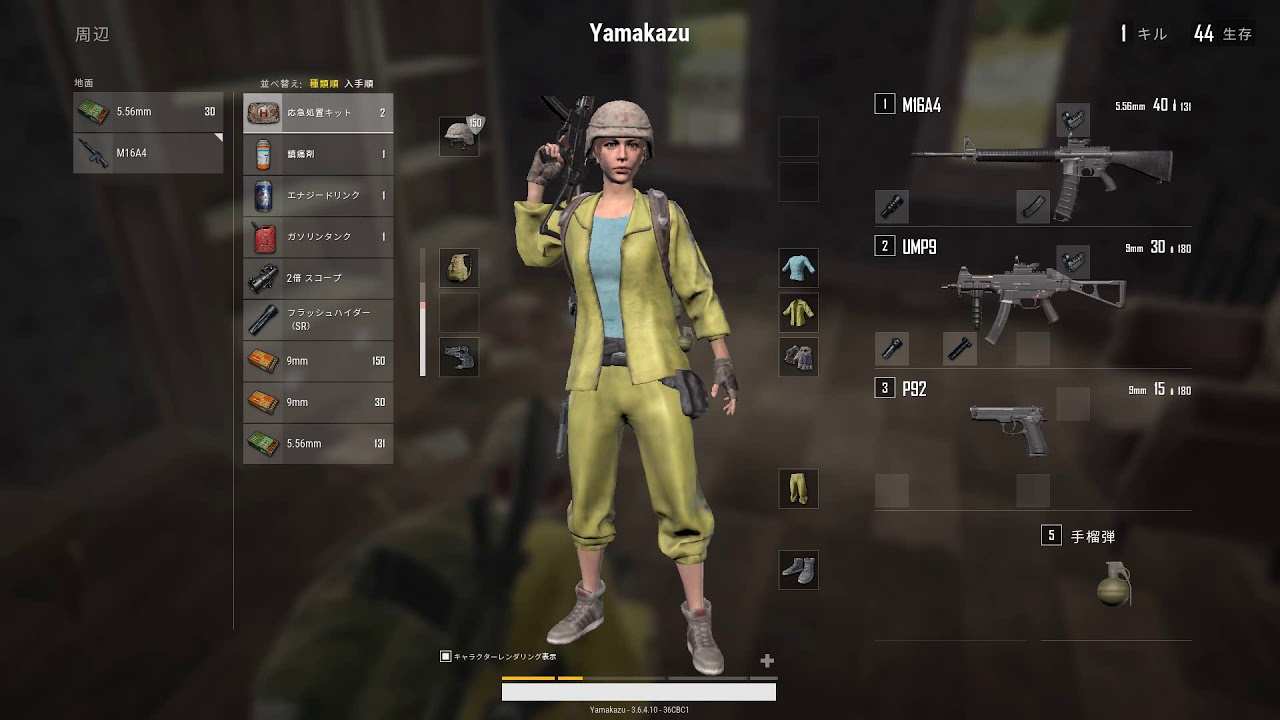This screenshot has height=720, width=1280.
Task: Click the gasoline tank icon
Action: coord(263,237)
